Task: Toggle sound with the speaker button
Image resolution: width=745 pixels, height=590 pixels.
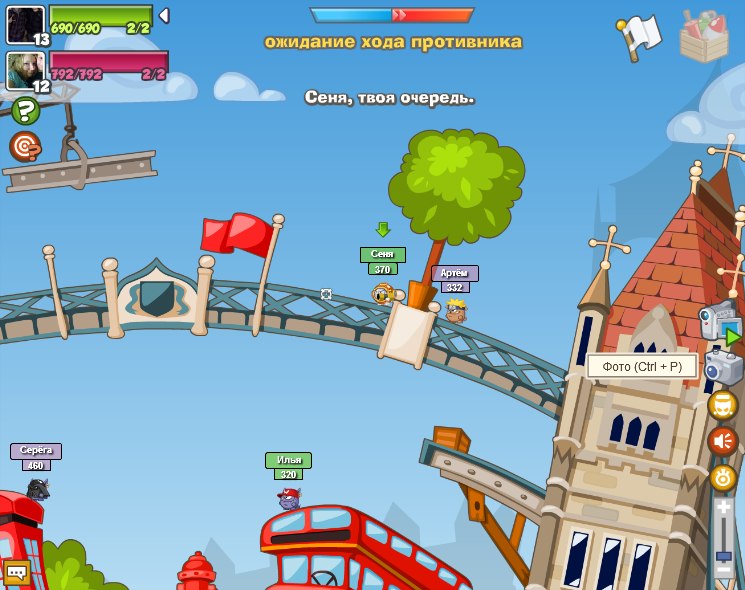Action: [723, 441]
